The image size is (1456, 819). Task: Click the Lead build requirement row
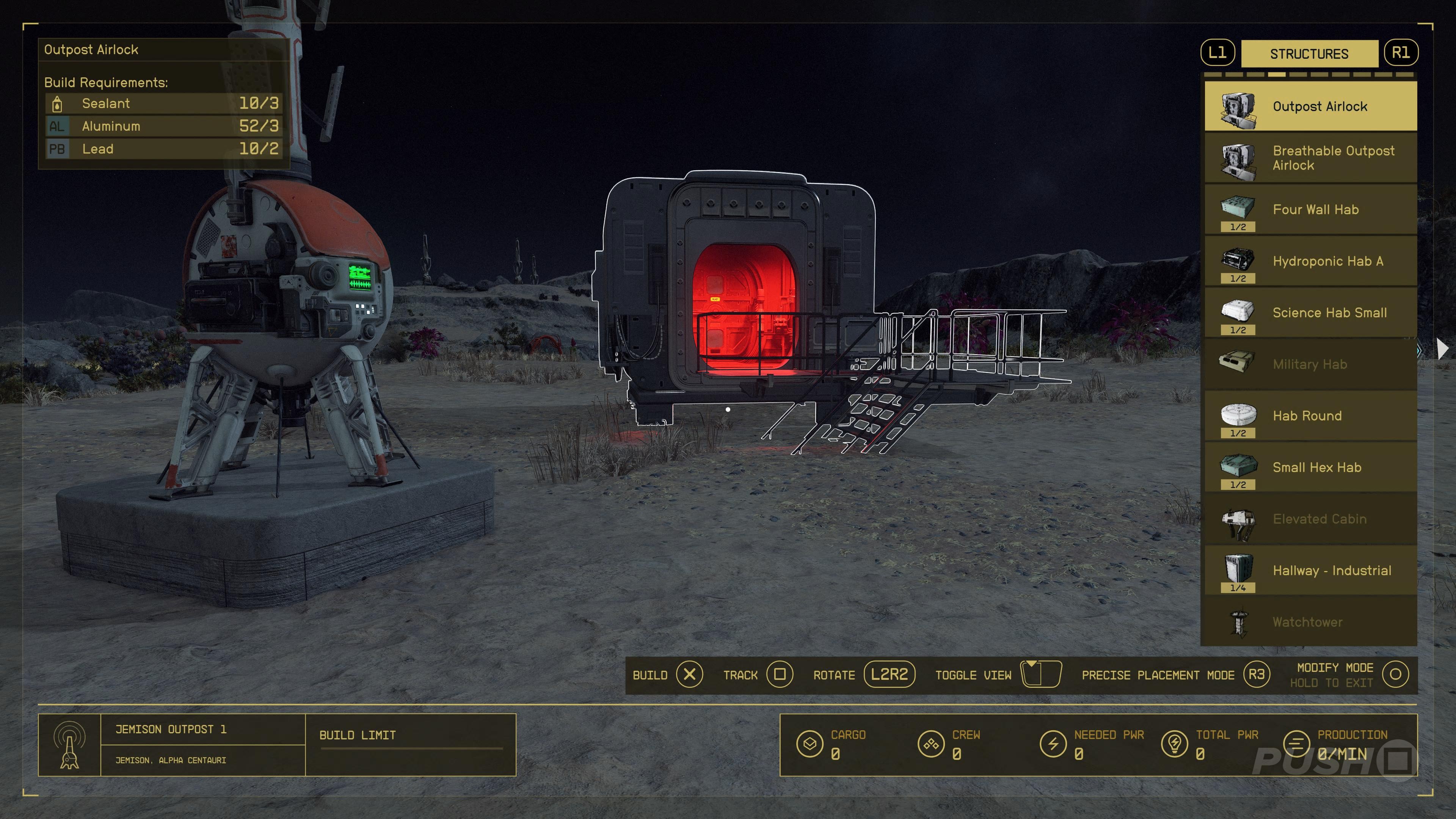(x=163, y=149)
